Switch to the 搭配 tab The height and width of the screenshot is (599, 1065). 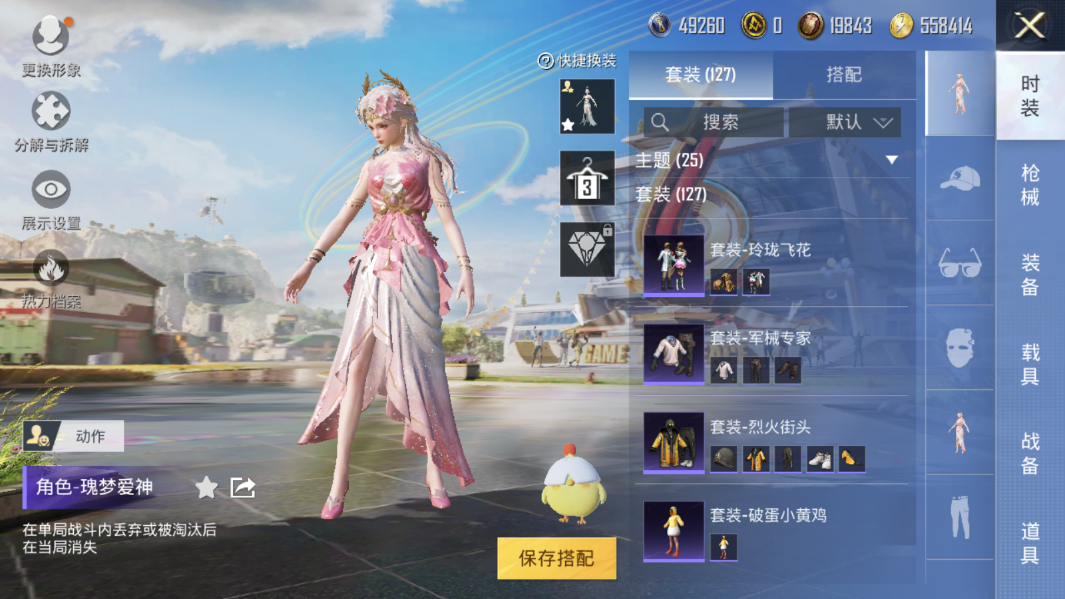pyautogui.click(x=844, y=75)
